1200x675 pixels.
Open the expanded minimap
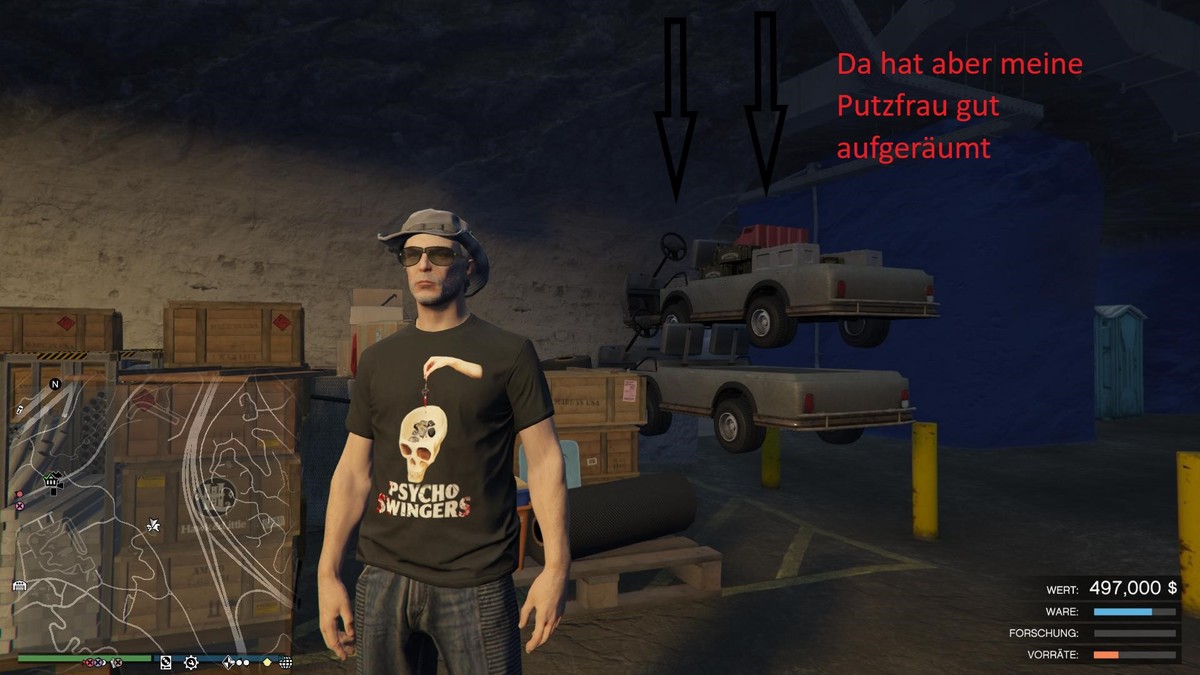pos(150,510)
